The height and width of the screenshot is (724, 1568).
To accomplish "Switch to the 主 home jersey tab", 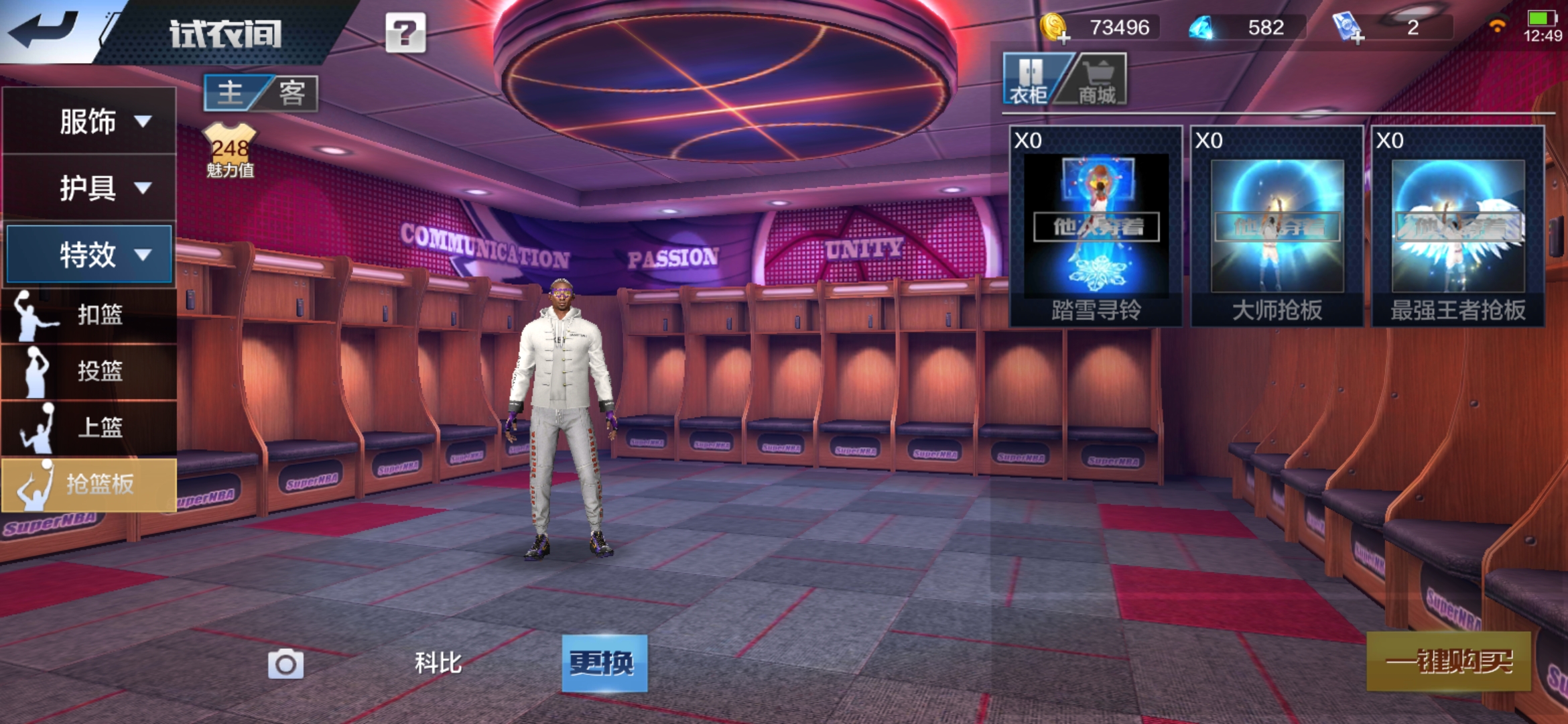I will click(x=231, y=93).
